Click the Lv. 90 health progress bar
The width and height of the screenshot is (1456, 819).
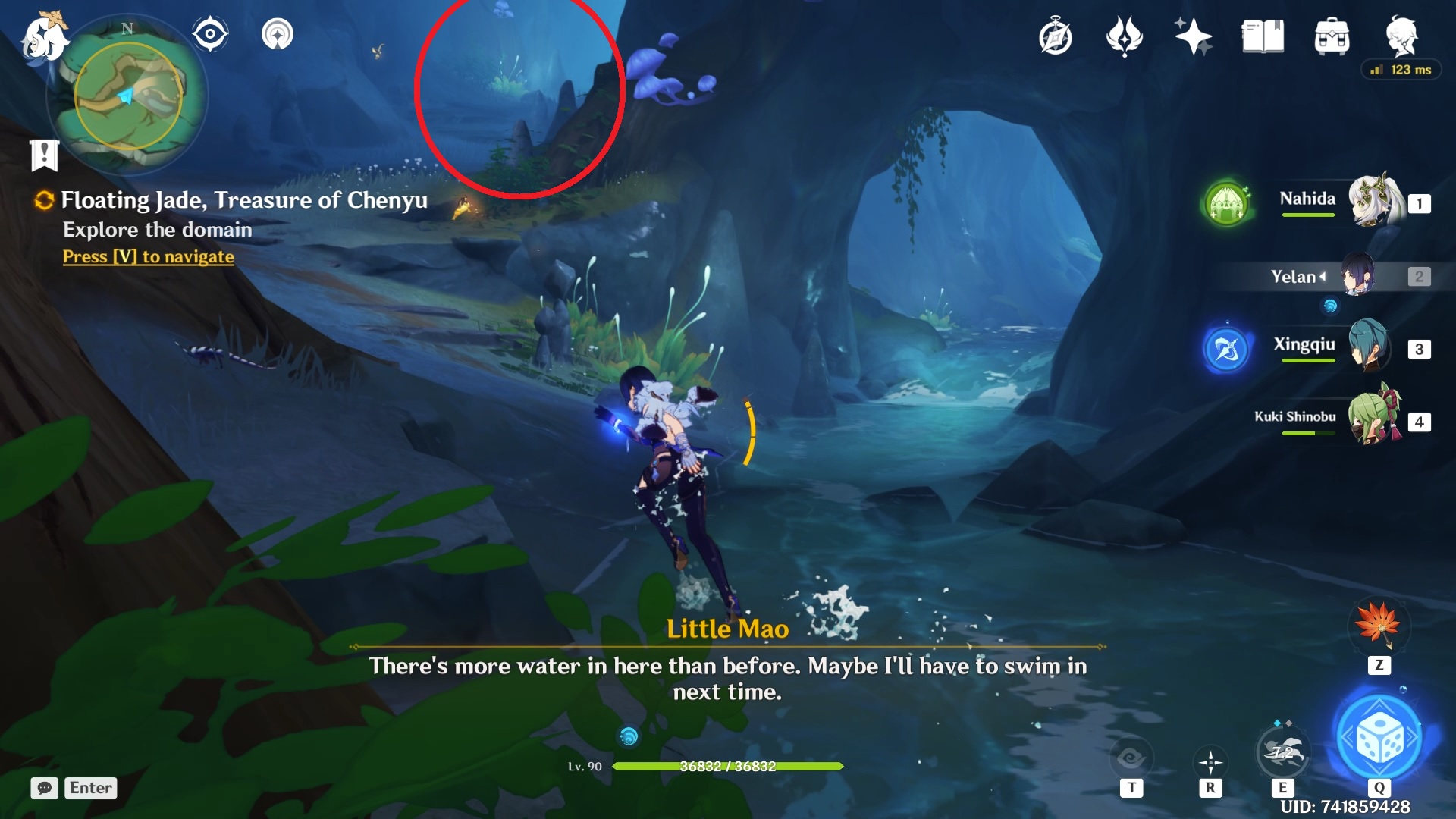[728, 767]
